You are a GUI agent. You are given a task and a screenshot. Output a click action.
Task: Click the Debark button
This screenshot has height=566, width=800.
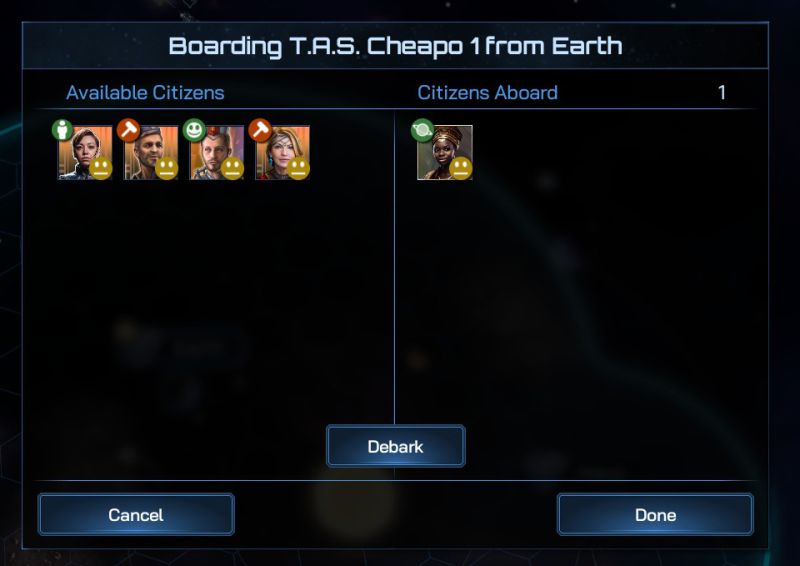tap(395, 447)
